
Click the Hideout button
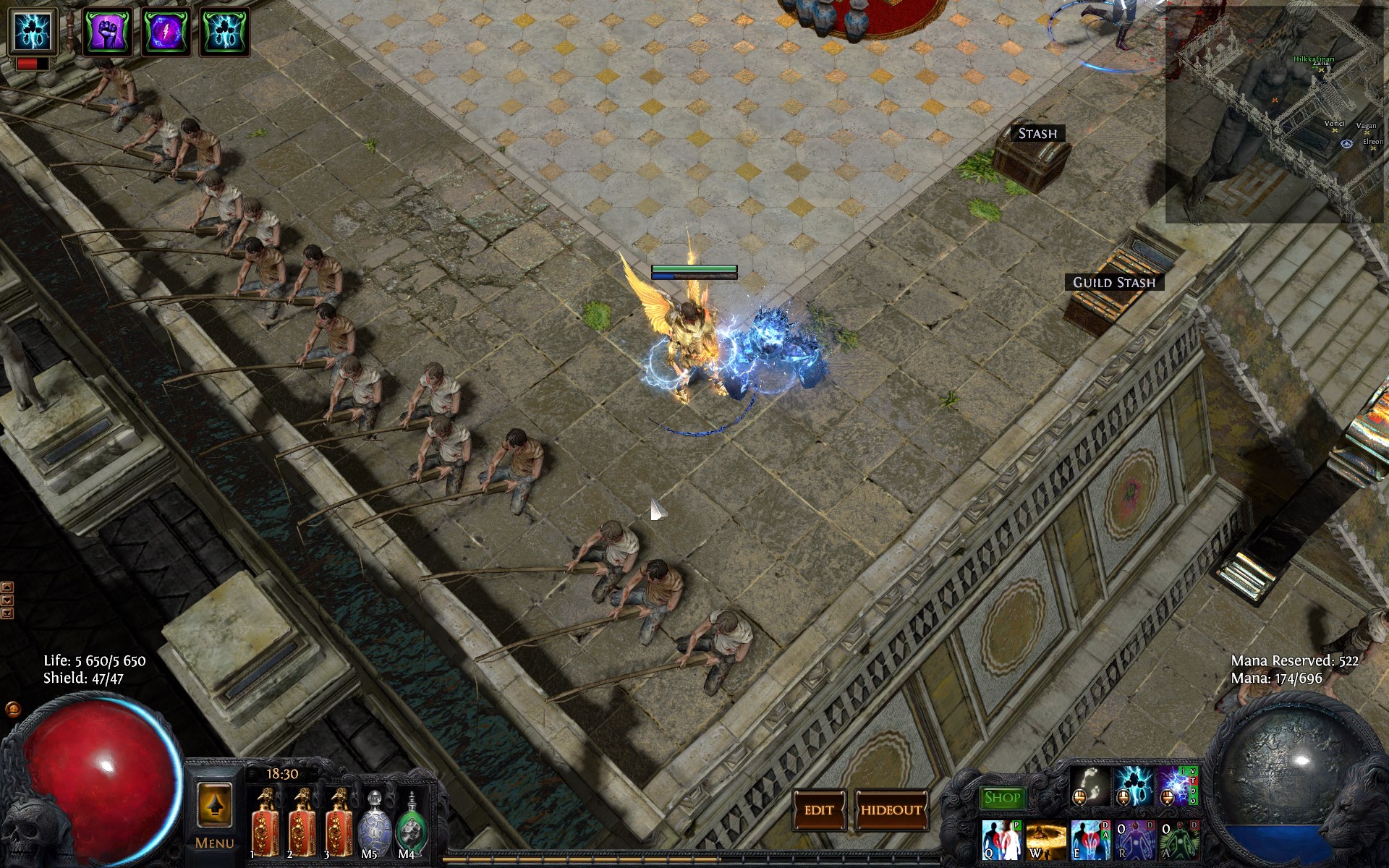coord(891,810)
